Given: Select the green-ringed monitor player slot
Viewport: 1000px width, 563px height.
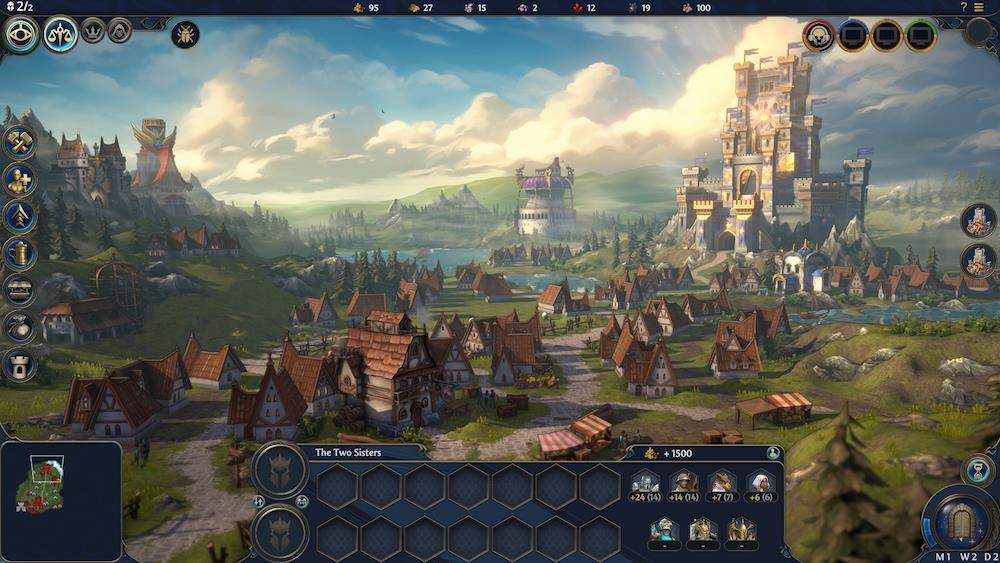Looking at the screenshot, I should point(921,36).
